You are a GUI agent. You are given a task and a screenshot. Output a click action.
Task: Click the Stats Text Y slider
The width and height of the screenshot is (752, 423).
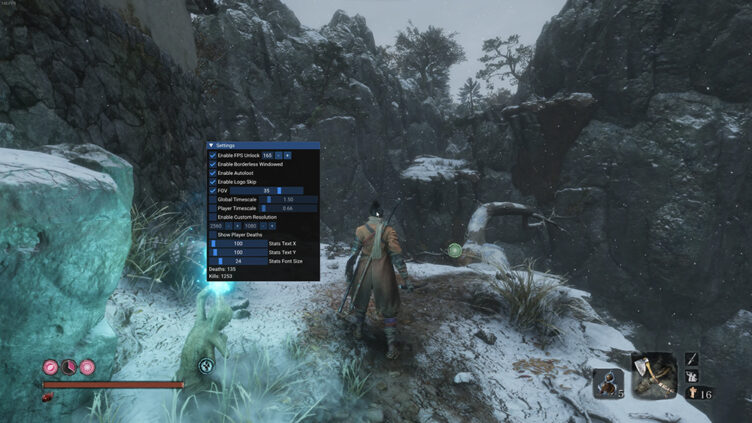[x=237, y=252]
